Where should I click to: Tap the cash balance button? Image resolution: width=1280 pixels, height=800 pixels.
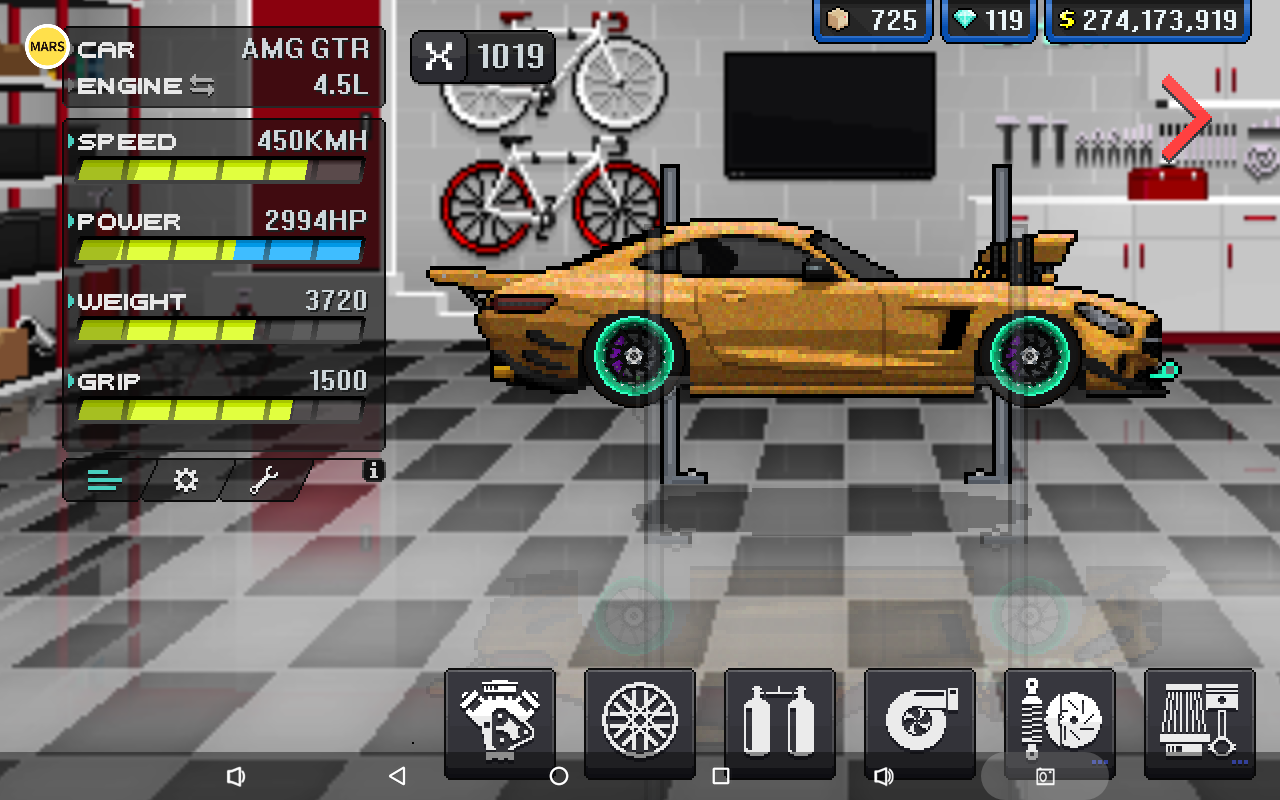(x=1148, y=20)
